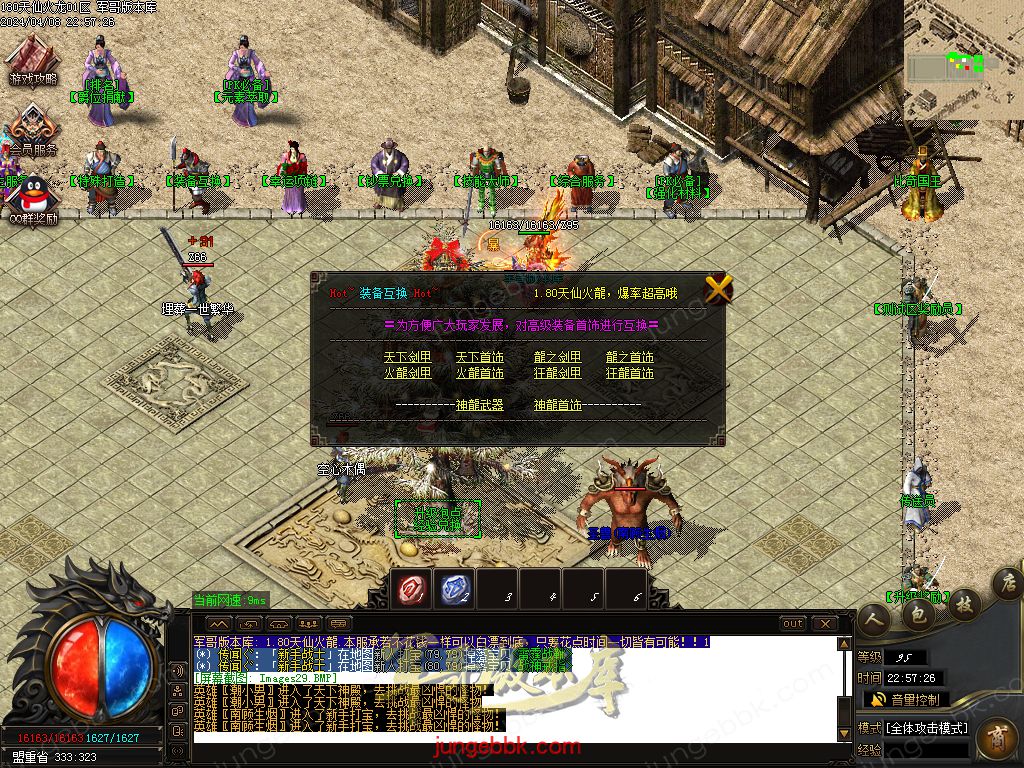Viewport: 1024px width, 768px height.
Task: Close the 装备互换 exchange dialog
Action: 718,289
